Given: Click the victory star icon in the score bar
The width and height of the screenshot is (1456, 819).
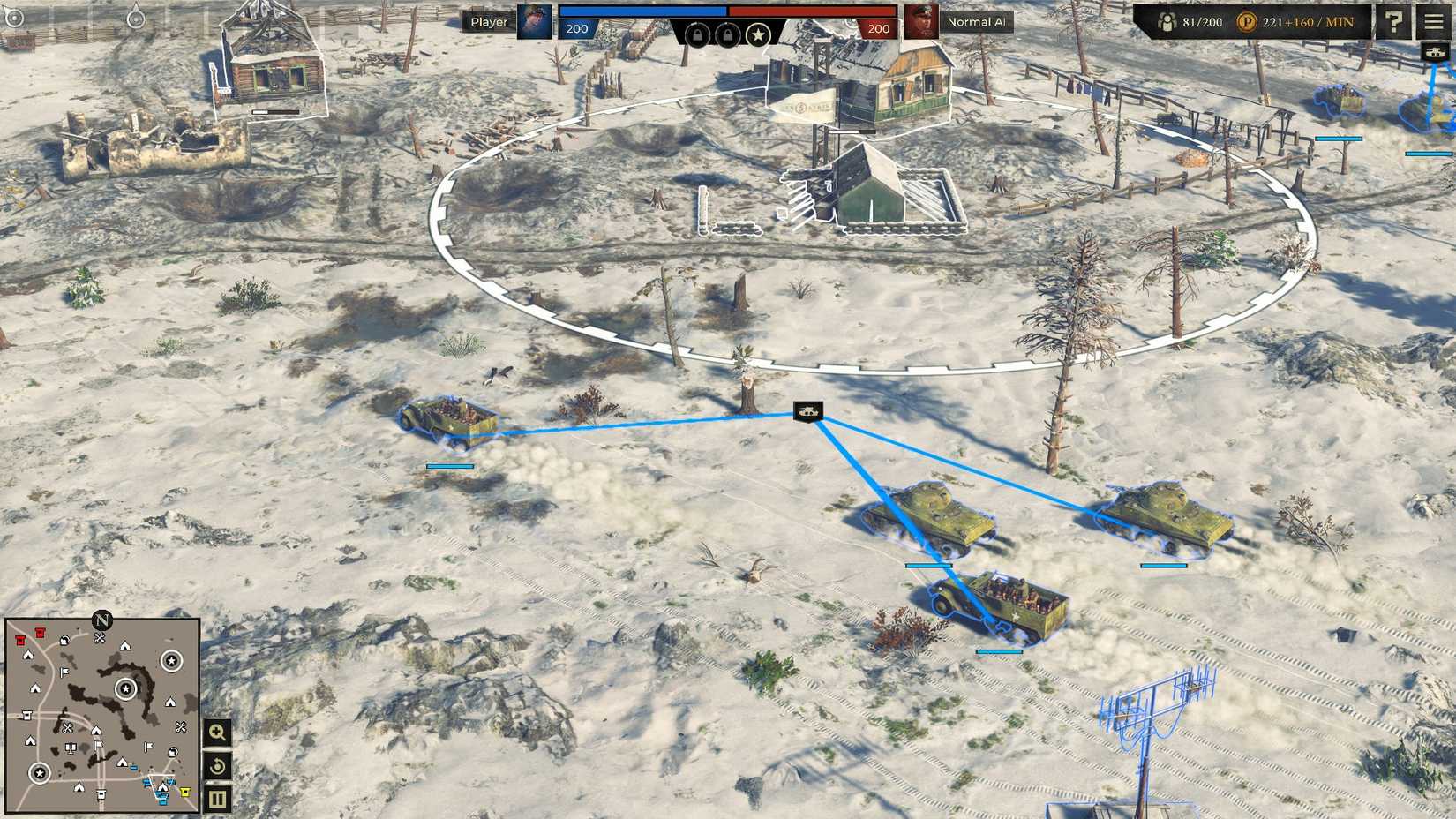Looking at the screenshot, I should 759,37.
